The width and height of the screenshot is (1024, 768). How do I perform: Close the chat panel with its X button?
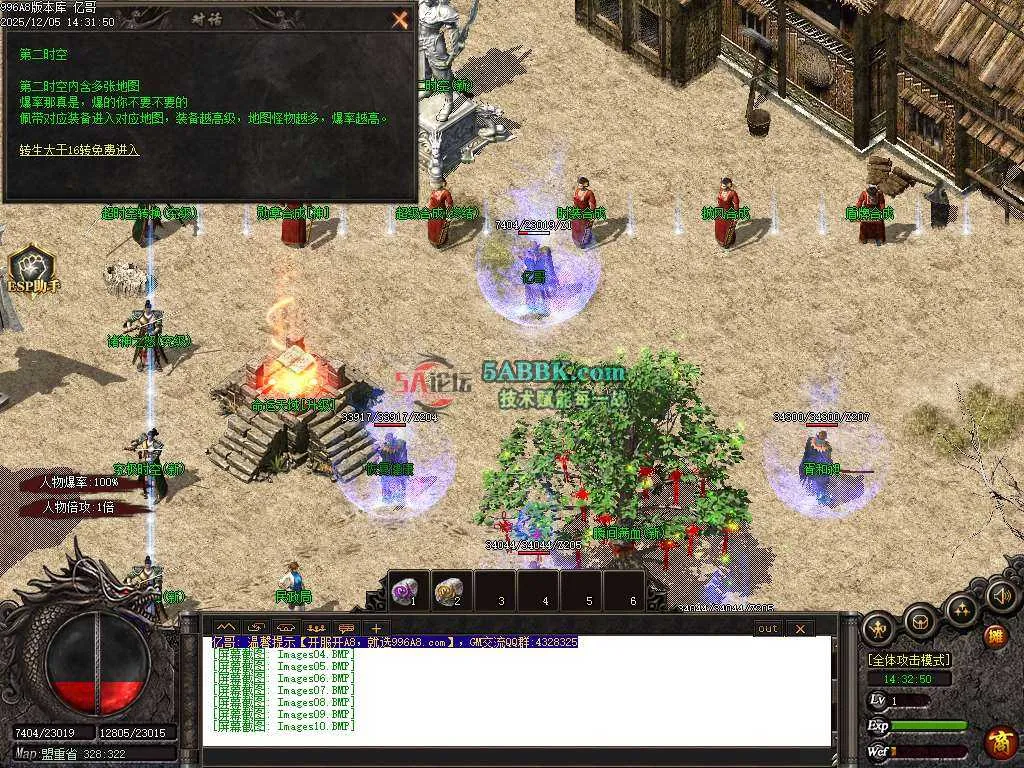point(800,628)
